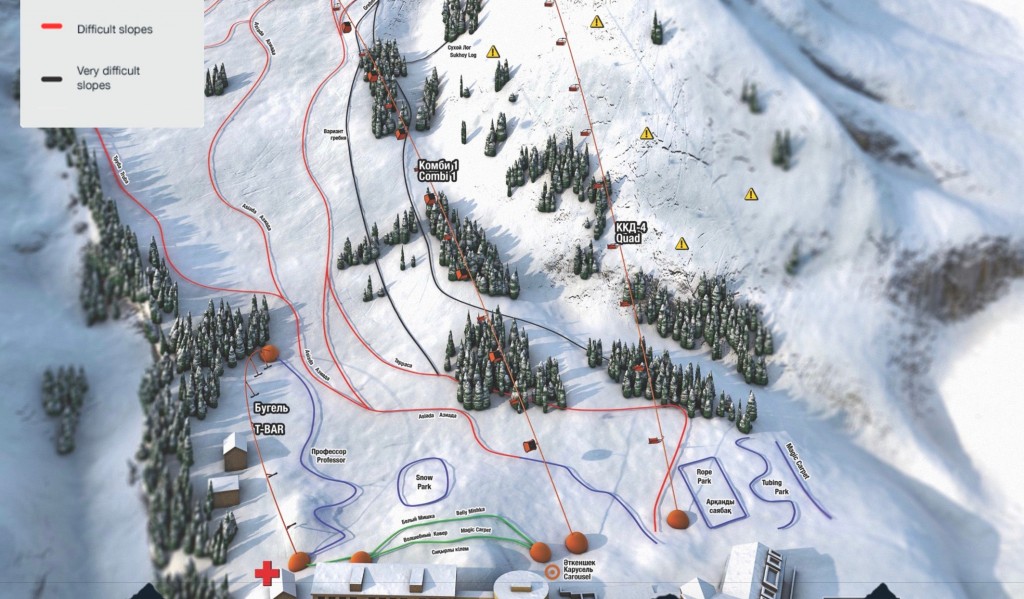
Task: Click the Carousel target marker
Action: (x=553, y=573)
